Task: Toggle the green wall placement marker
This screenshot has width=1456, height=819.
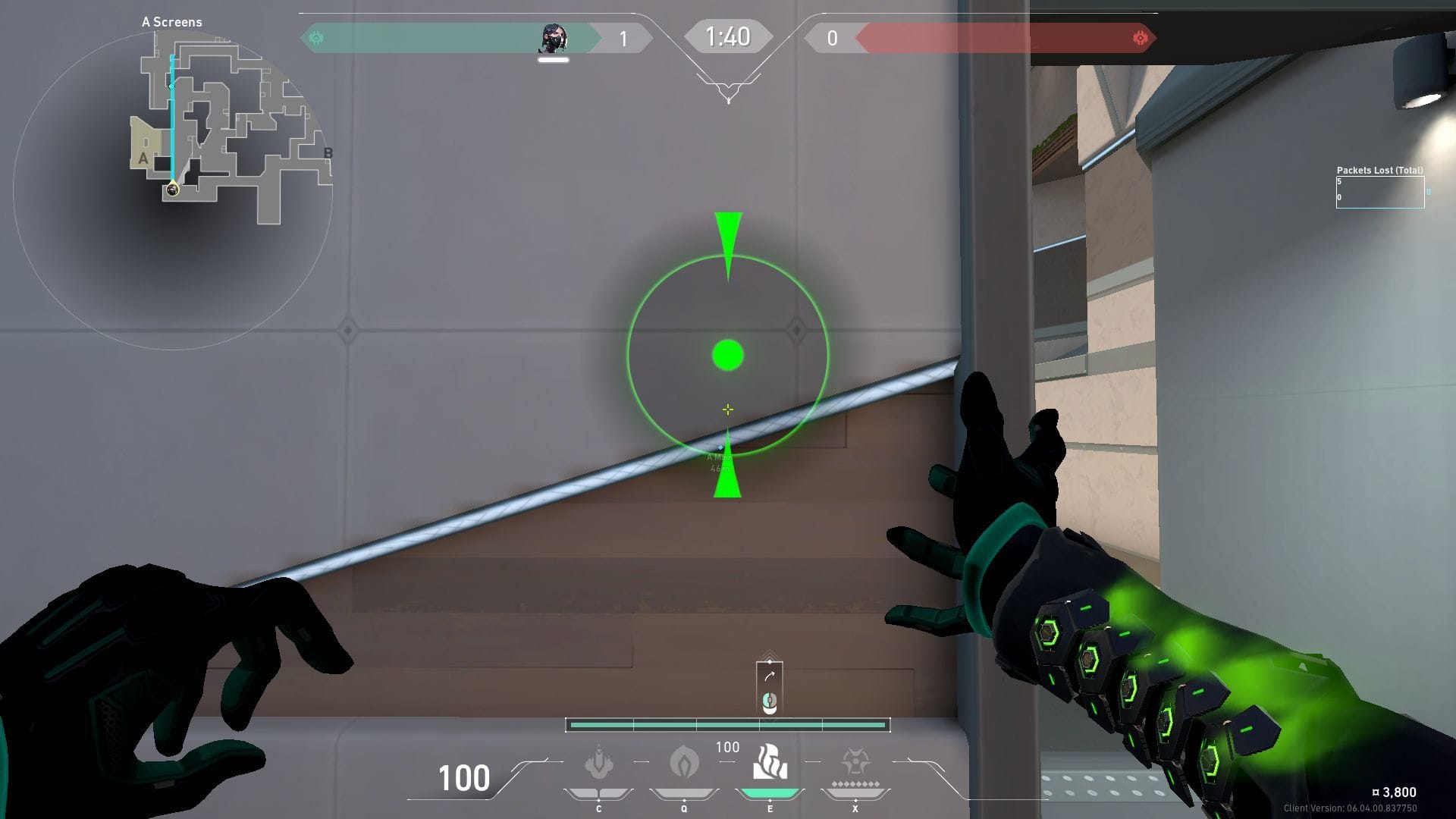Action: [727, 353]
